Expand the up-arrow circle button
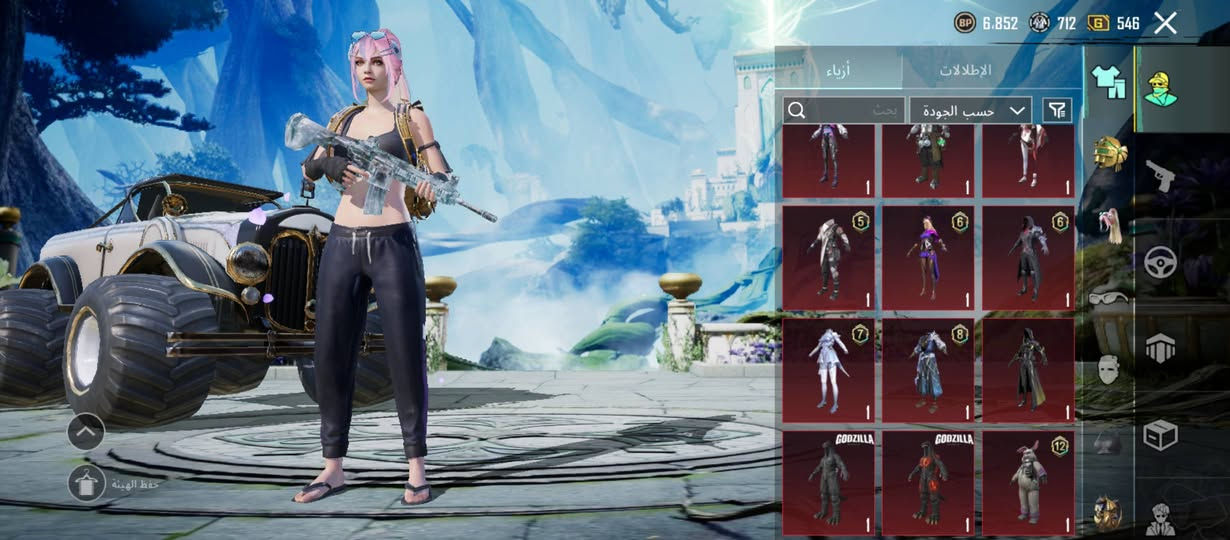The width and height of the screenshot is (1230, 540). 87,431
